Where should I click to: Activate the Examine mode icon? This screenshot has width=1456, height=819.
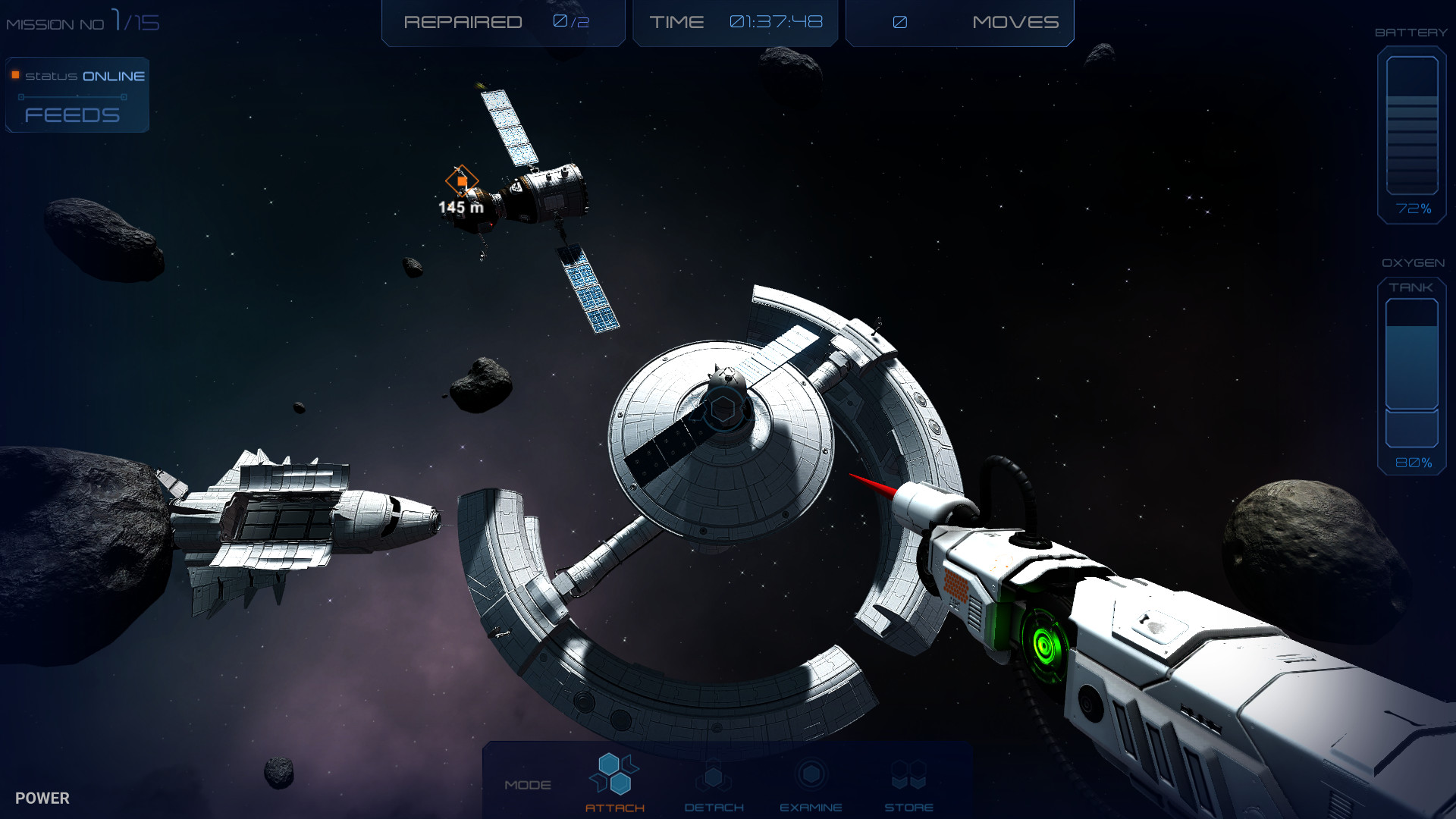click(x=811, y=775)
